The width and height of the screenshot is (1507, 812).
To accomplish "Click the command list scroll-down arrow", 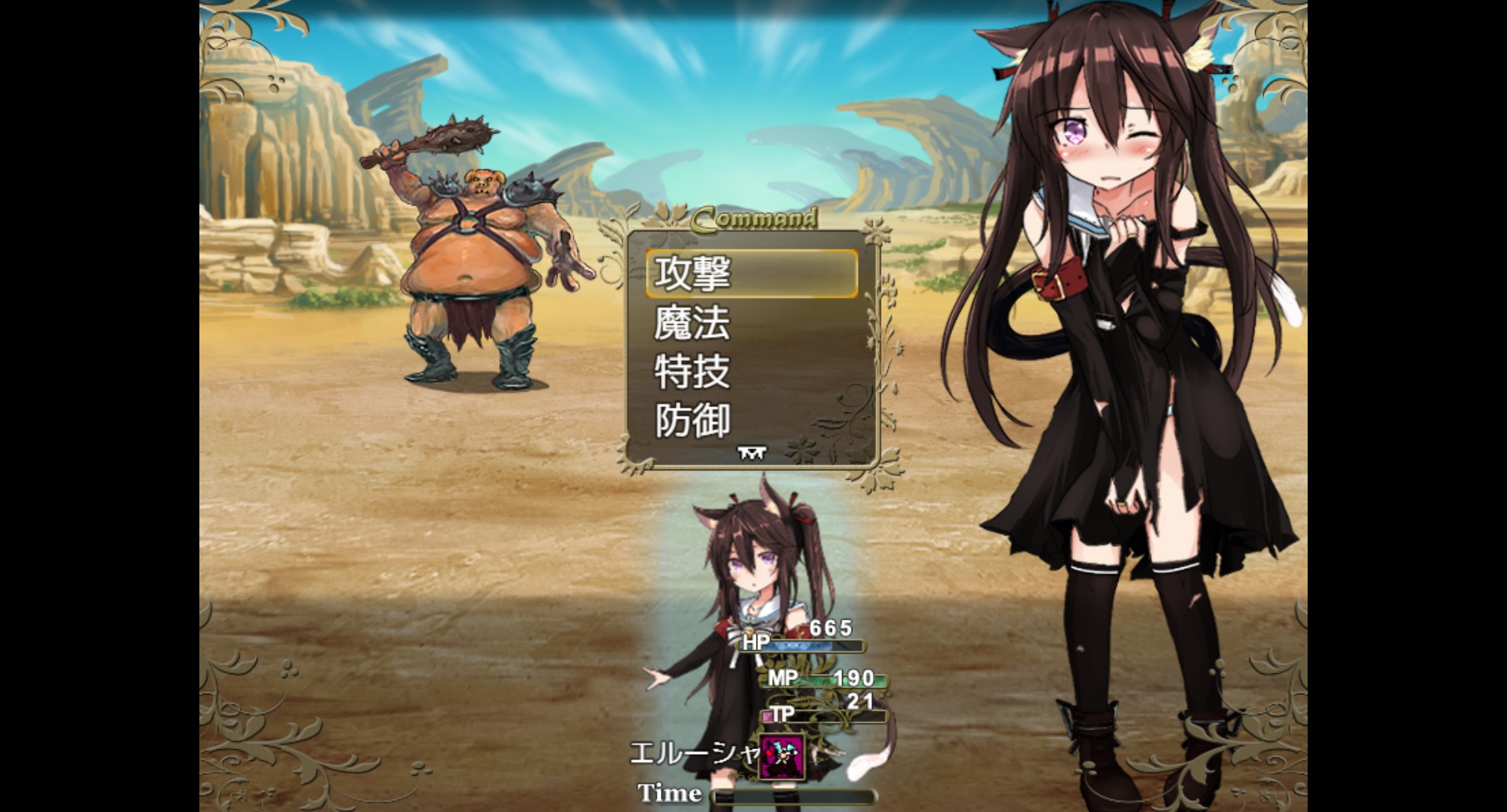I will pos(751,453).
